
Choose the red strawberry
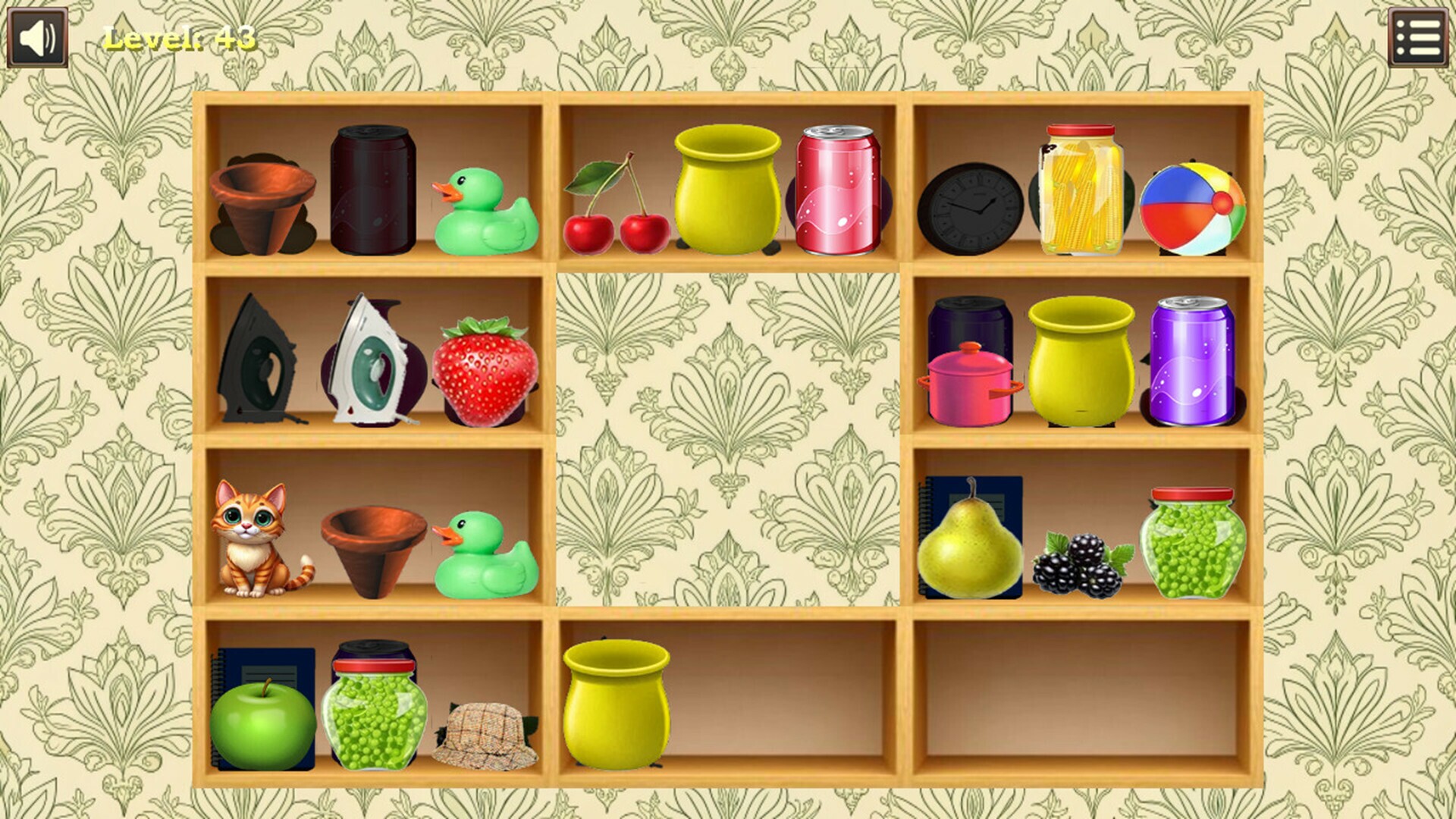485,371
